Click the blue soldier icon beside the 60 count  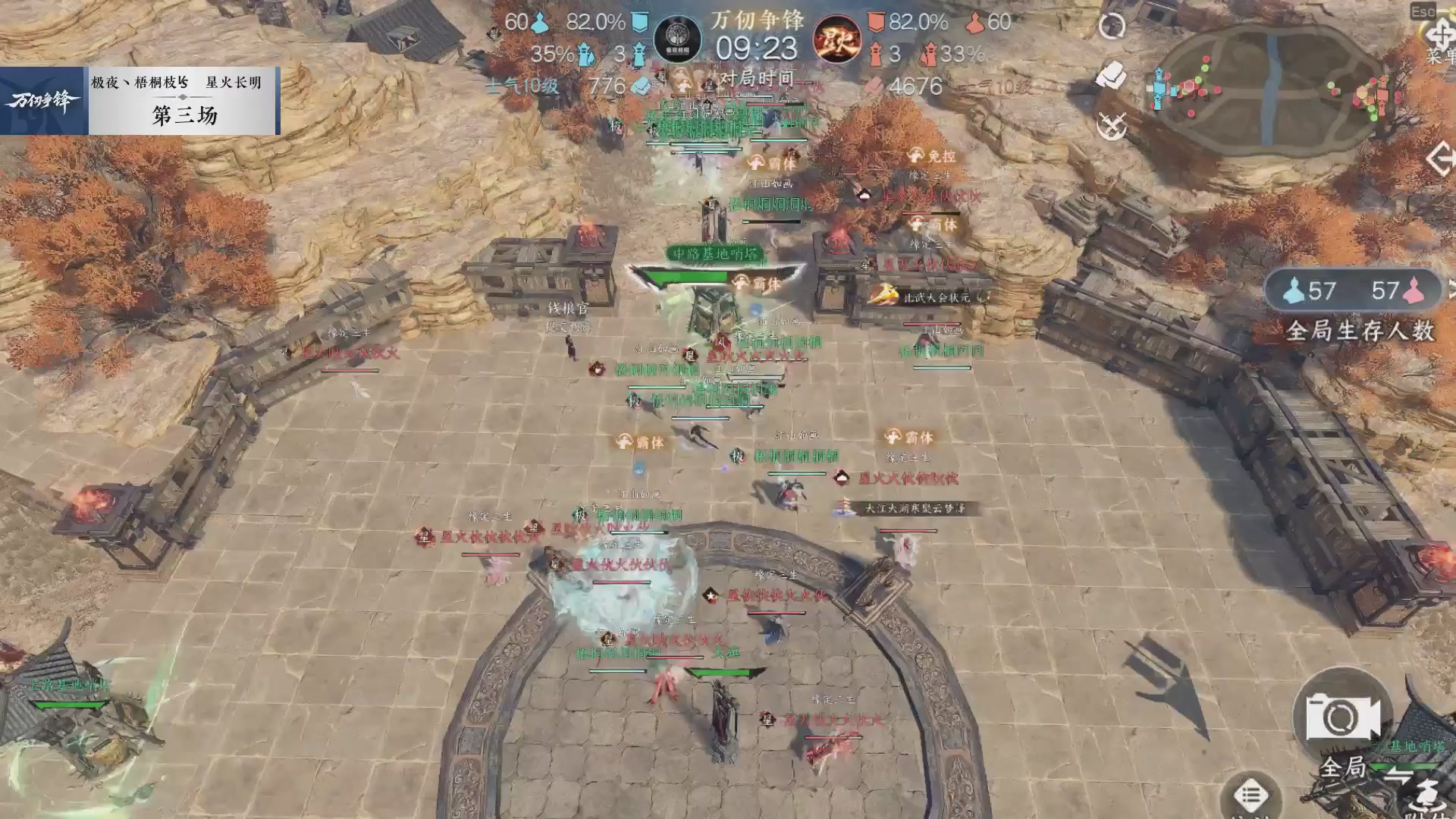538,23
